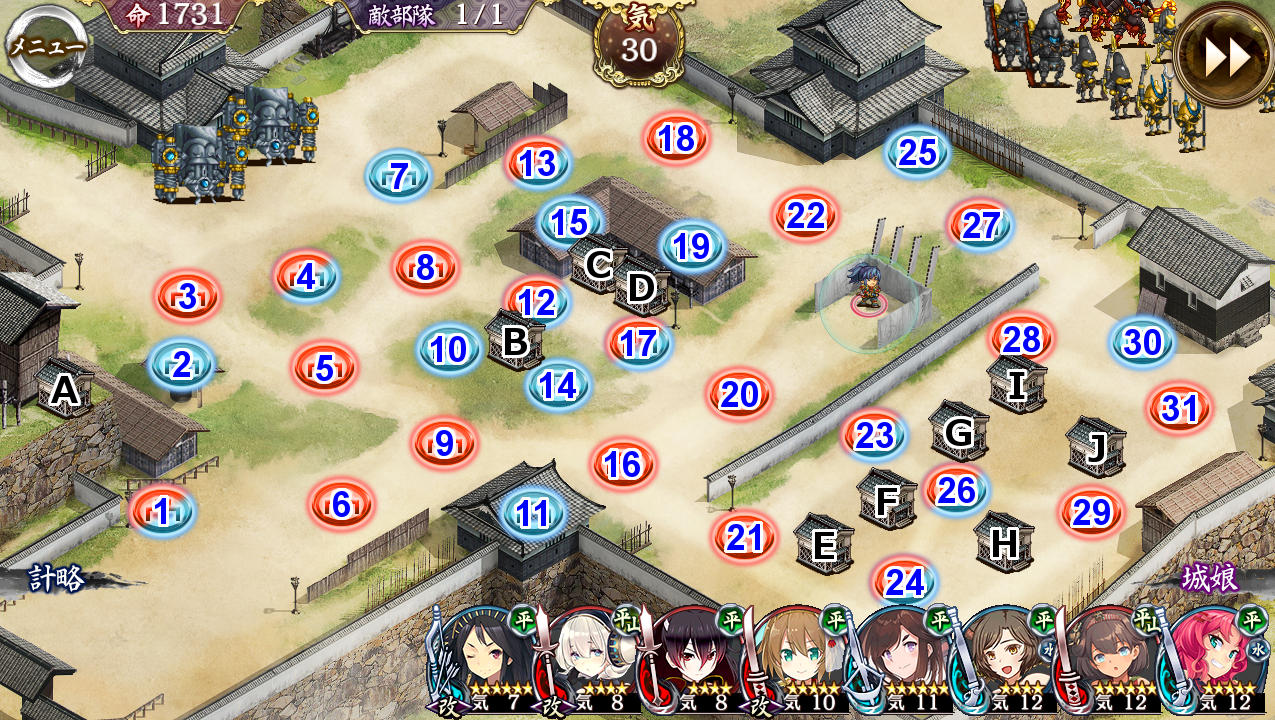Select placement spot number 29
Image resolution: width=1275 pixels, height=720 pixels.
point(1091,513)
